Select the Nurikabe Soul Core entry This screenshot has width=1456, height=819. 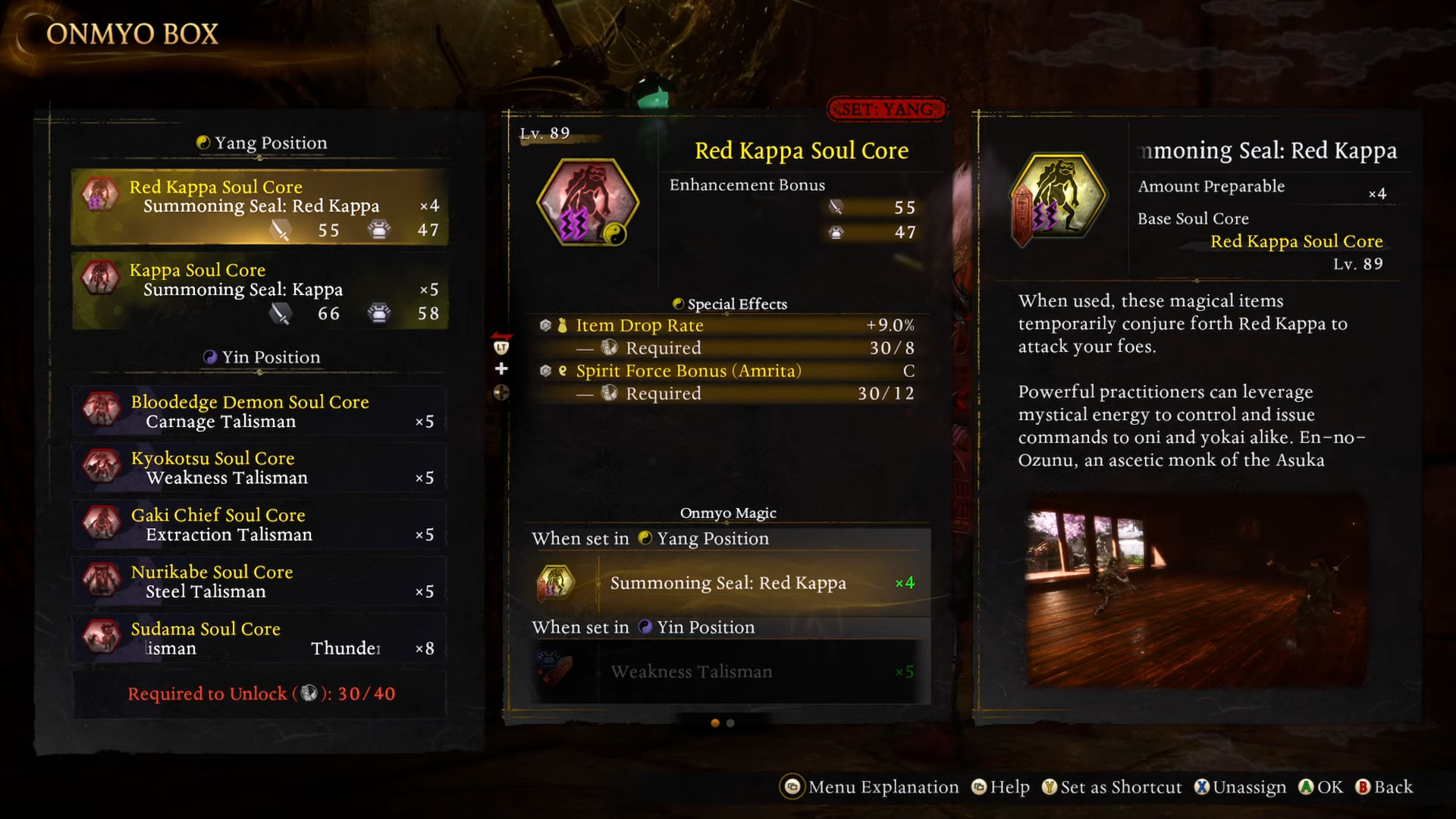pyautogui.click(x=259, y=582)
